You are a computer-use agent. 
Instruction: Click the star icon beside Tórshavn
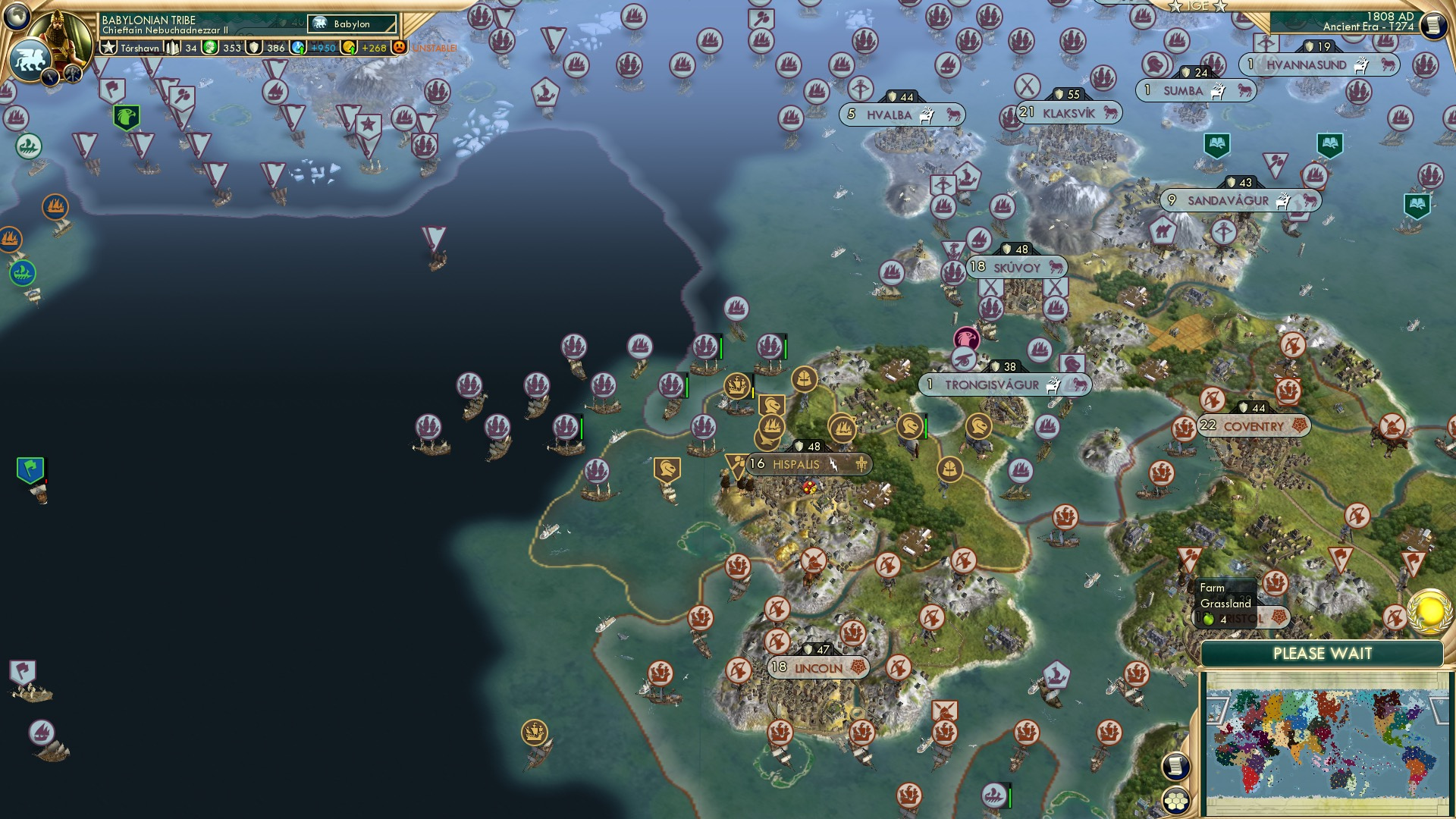coord(108,48)
